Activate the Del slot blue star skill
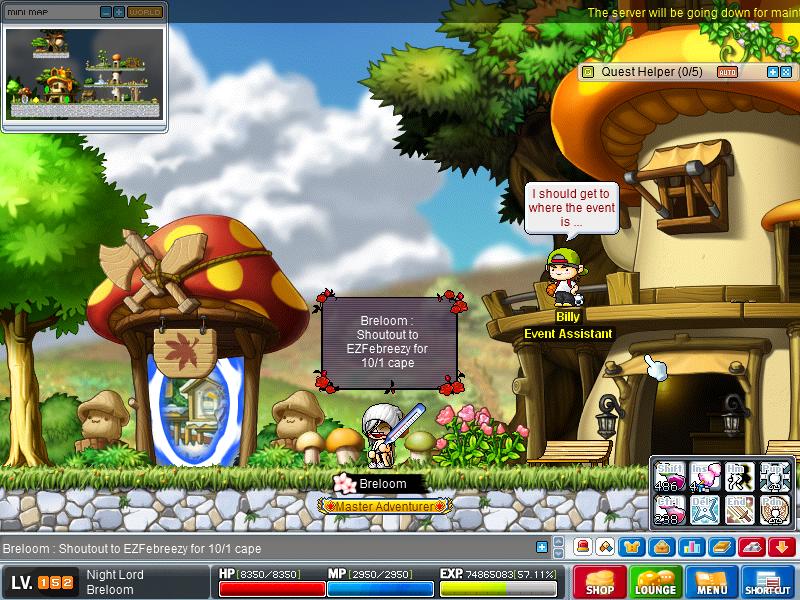 [705, 509]
